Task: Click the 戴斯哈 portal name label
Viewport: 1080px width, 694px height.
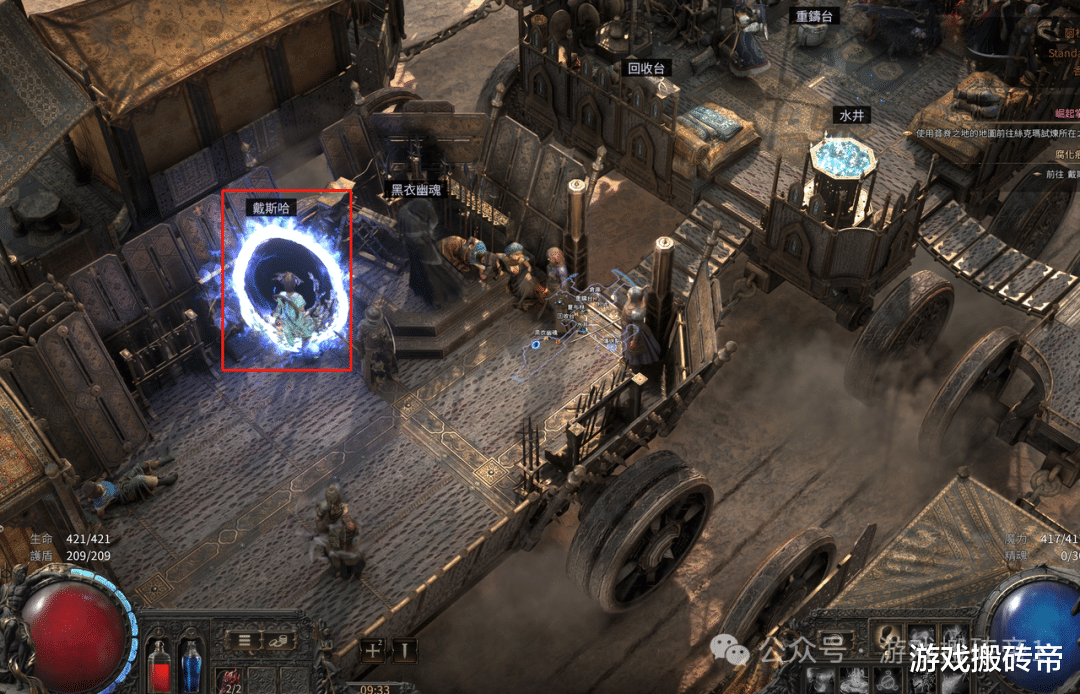Action: click(271, 208)
